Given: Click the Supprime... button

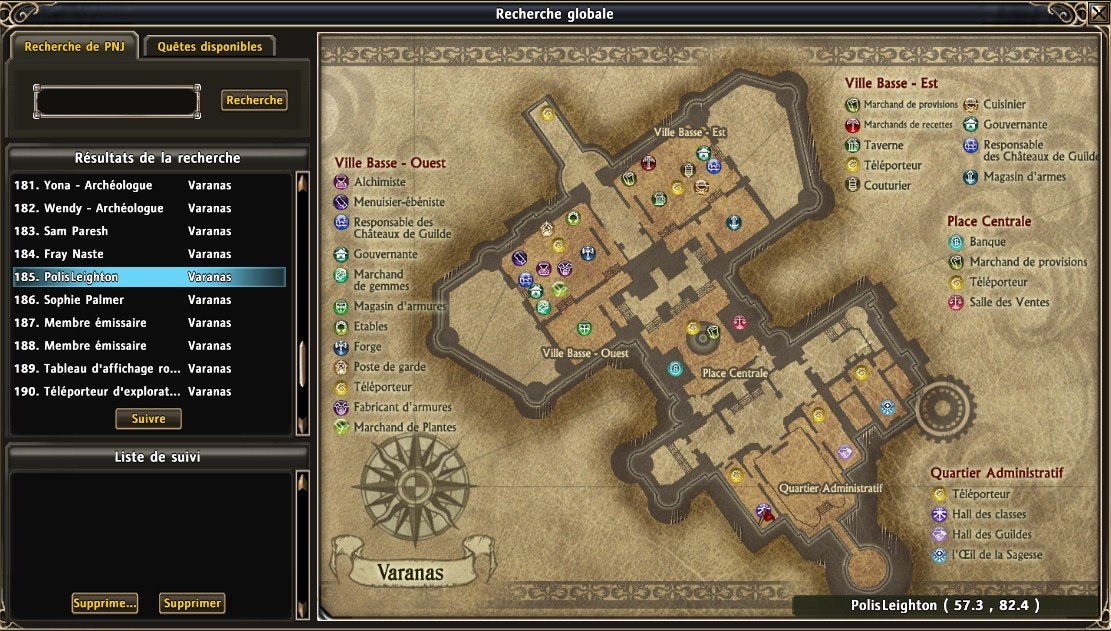Looking at the screenshot, I should 104,603.
